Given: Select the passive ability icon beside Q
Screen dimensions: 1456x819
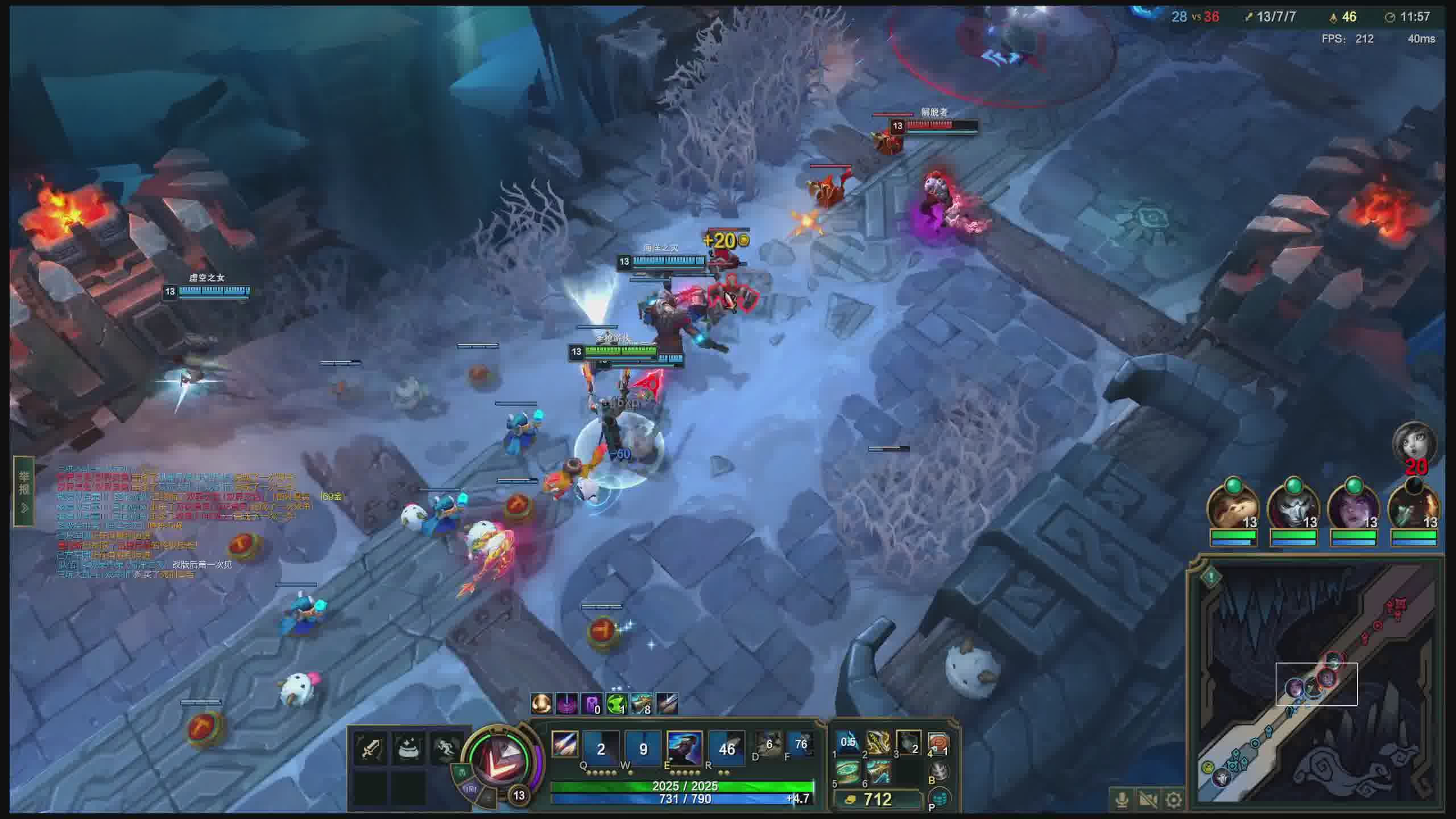Looking at the screenshot, I should click(565, 744).
